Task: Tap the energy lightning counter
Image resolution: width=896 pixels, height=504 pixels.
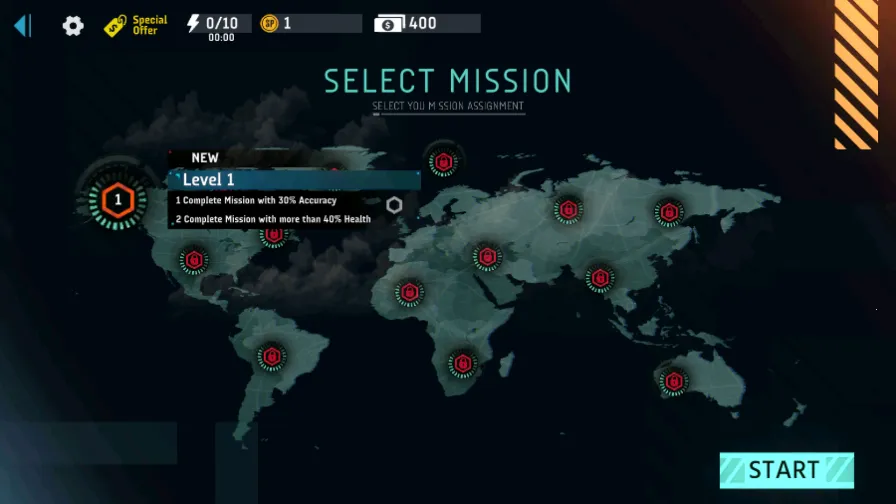Action: coord(217,23)
